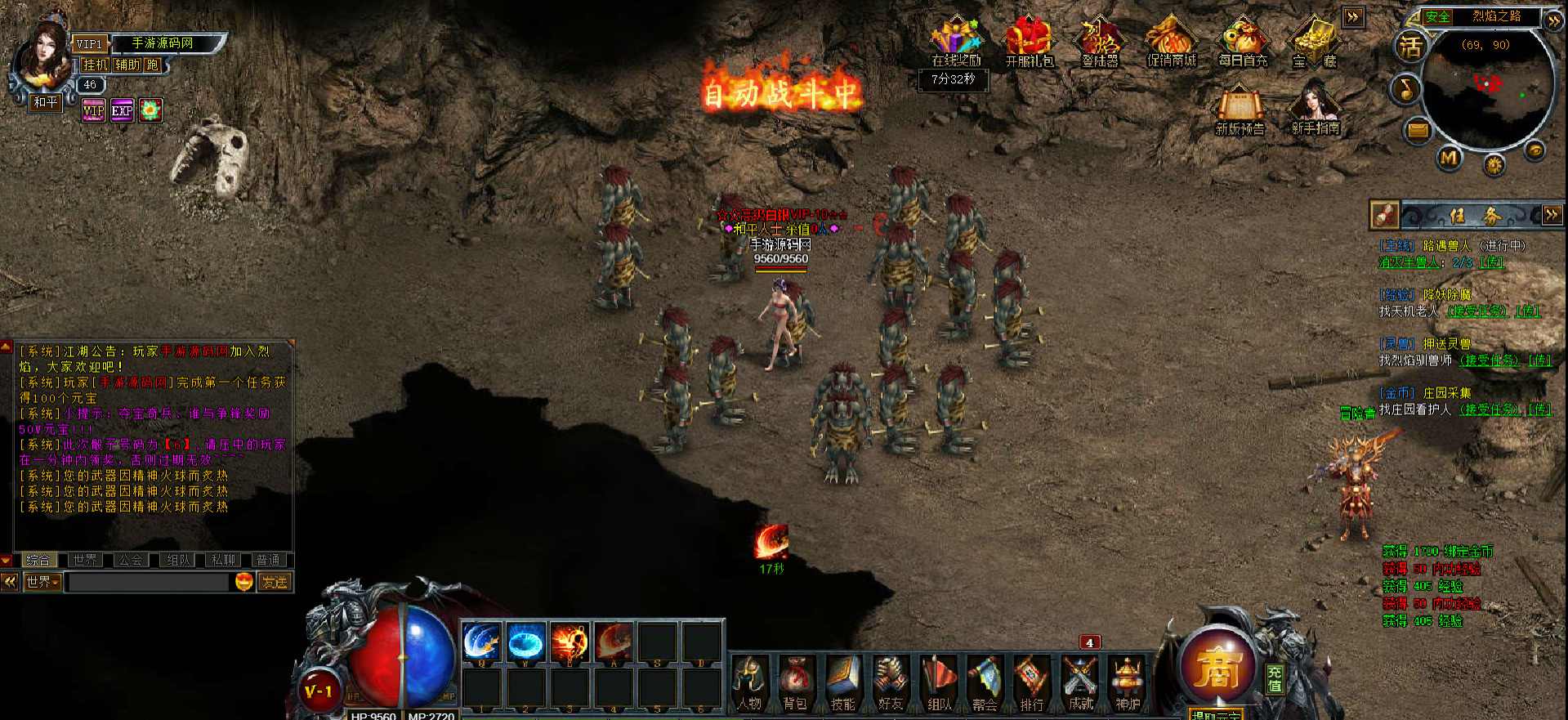Click the circular minimap
The width and height of the screenshot is (1568, 720).
pos(1487,88)
